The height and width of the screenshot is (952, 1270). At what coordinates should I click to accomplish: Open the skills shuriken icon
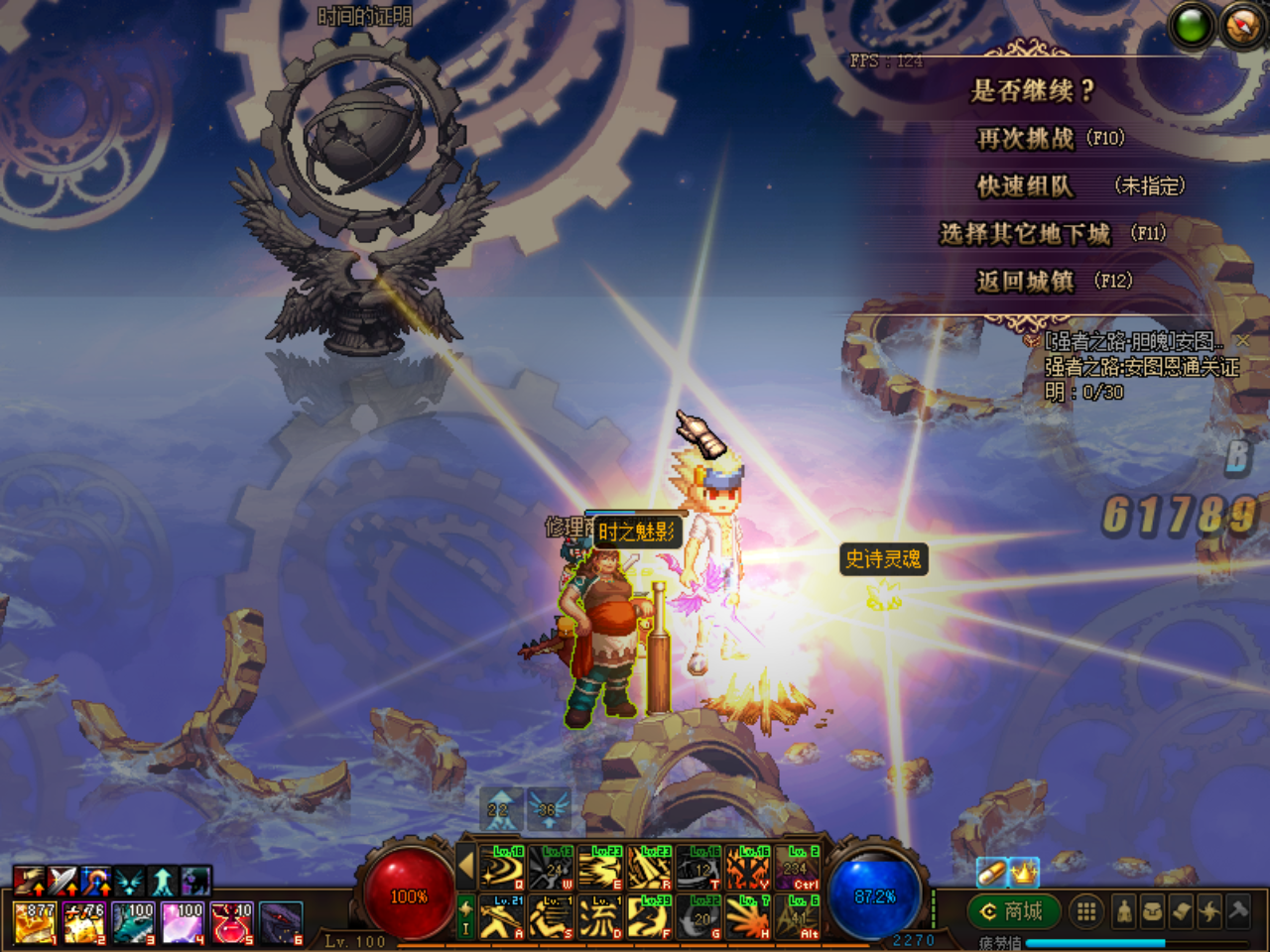pyautogui.click(x=1210, y=911)
